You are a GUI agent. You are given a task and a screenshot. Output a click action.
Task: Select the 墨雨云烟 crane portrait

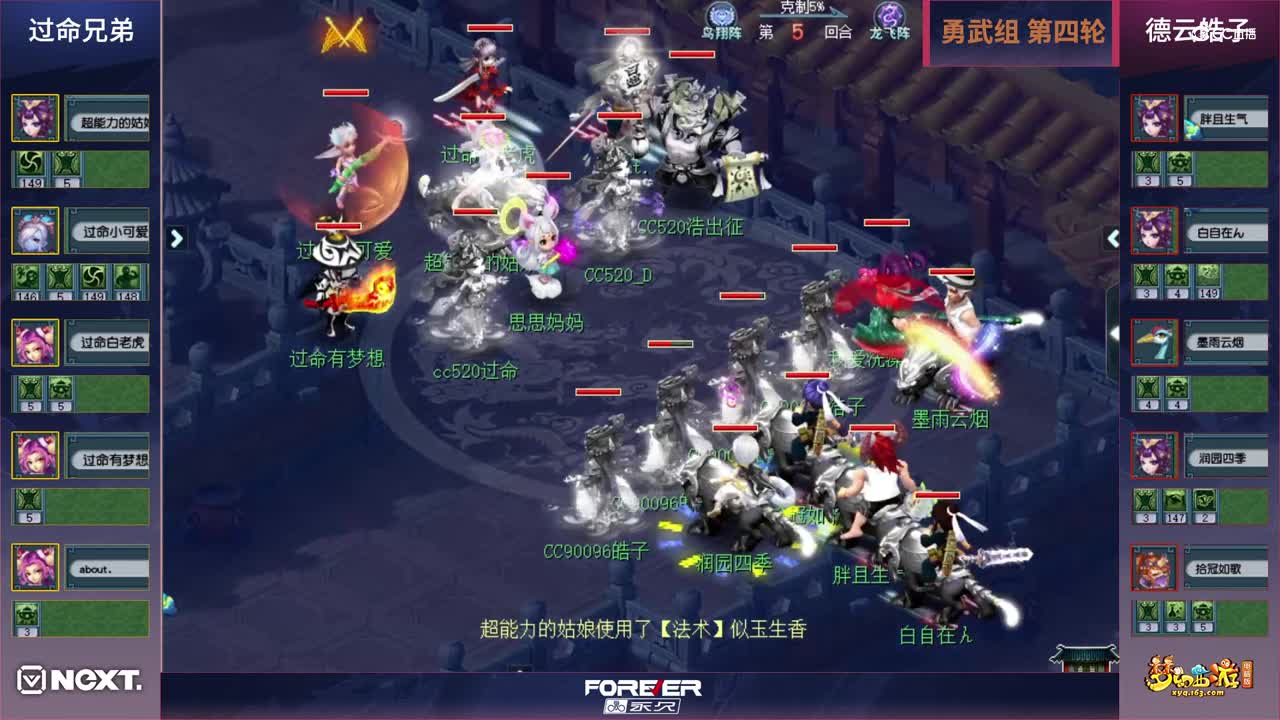(1154, 343)
